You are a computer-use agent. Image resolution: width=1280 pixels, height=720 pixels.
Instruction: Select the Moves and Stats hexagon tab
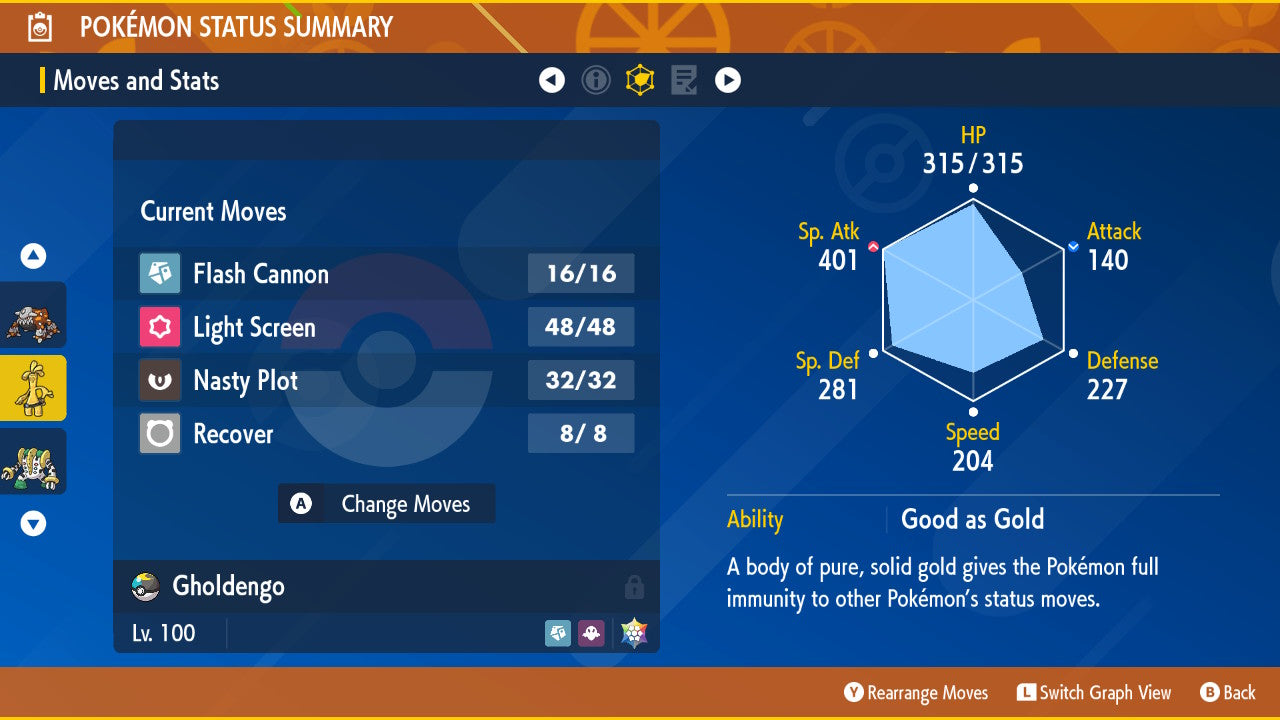[x=640, y=80]
